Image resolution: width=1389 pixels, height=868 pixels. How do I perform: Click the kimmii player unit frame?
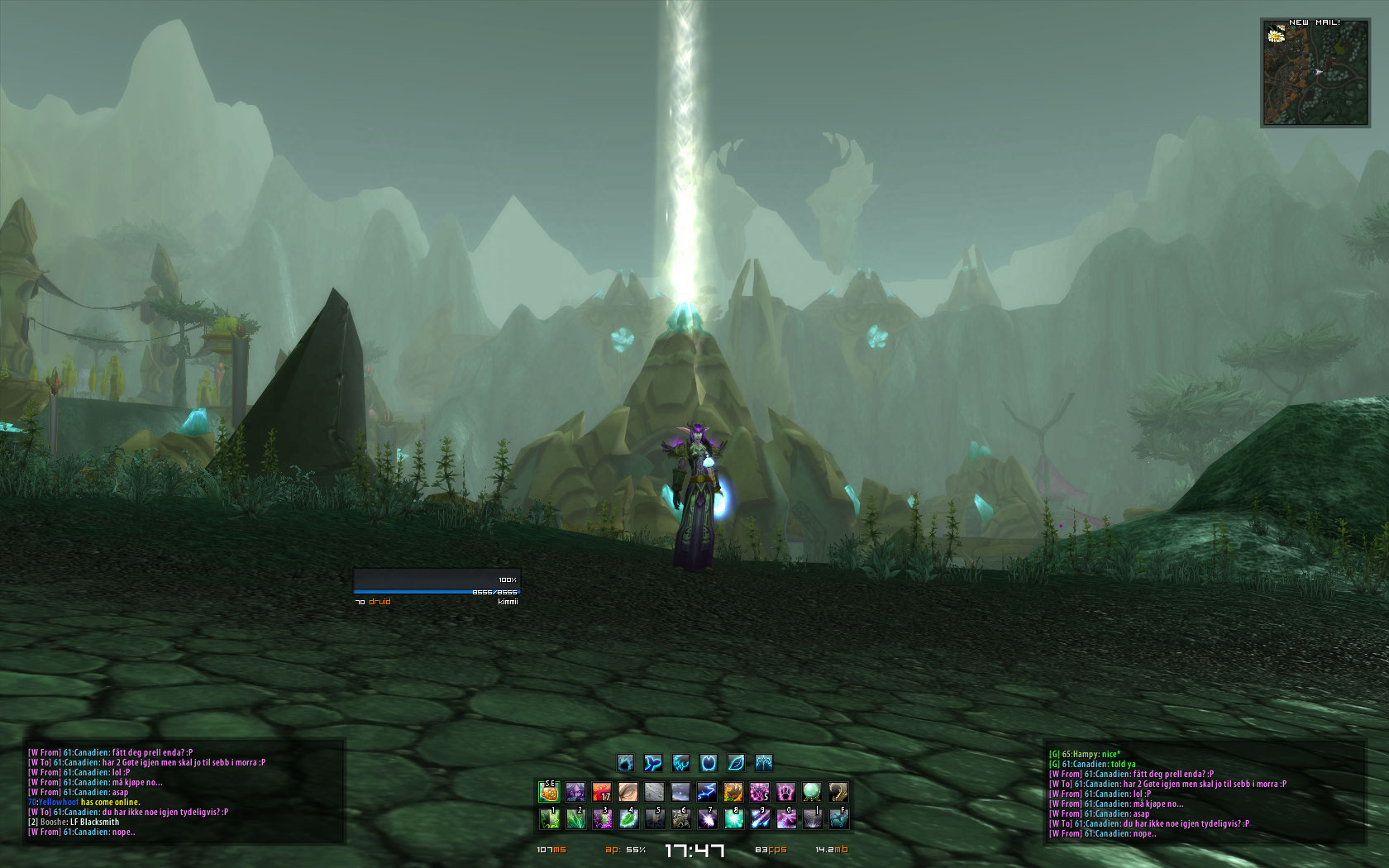coord(437,585)
